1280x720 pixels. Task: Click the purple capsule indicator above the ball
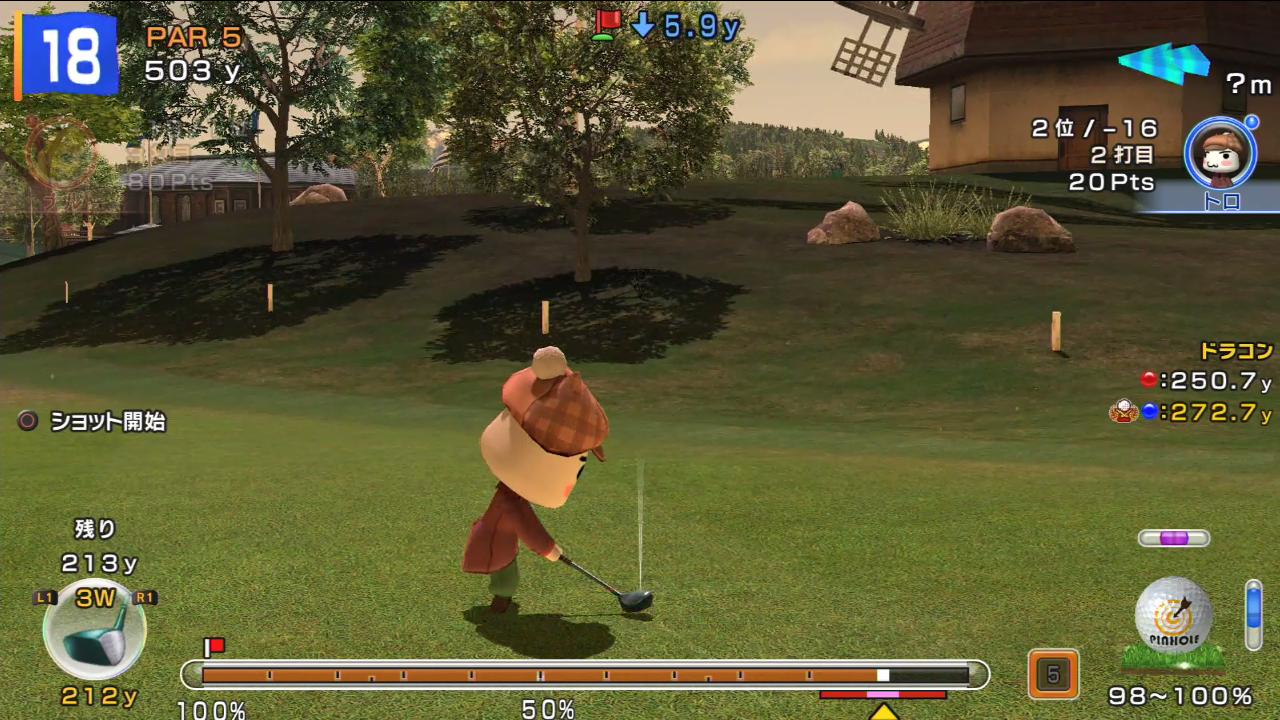point(1174,538)
